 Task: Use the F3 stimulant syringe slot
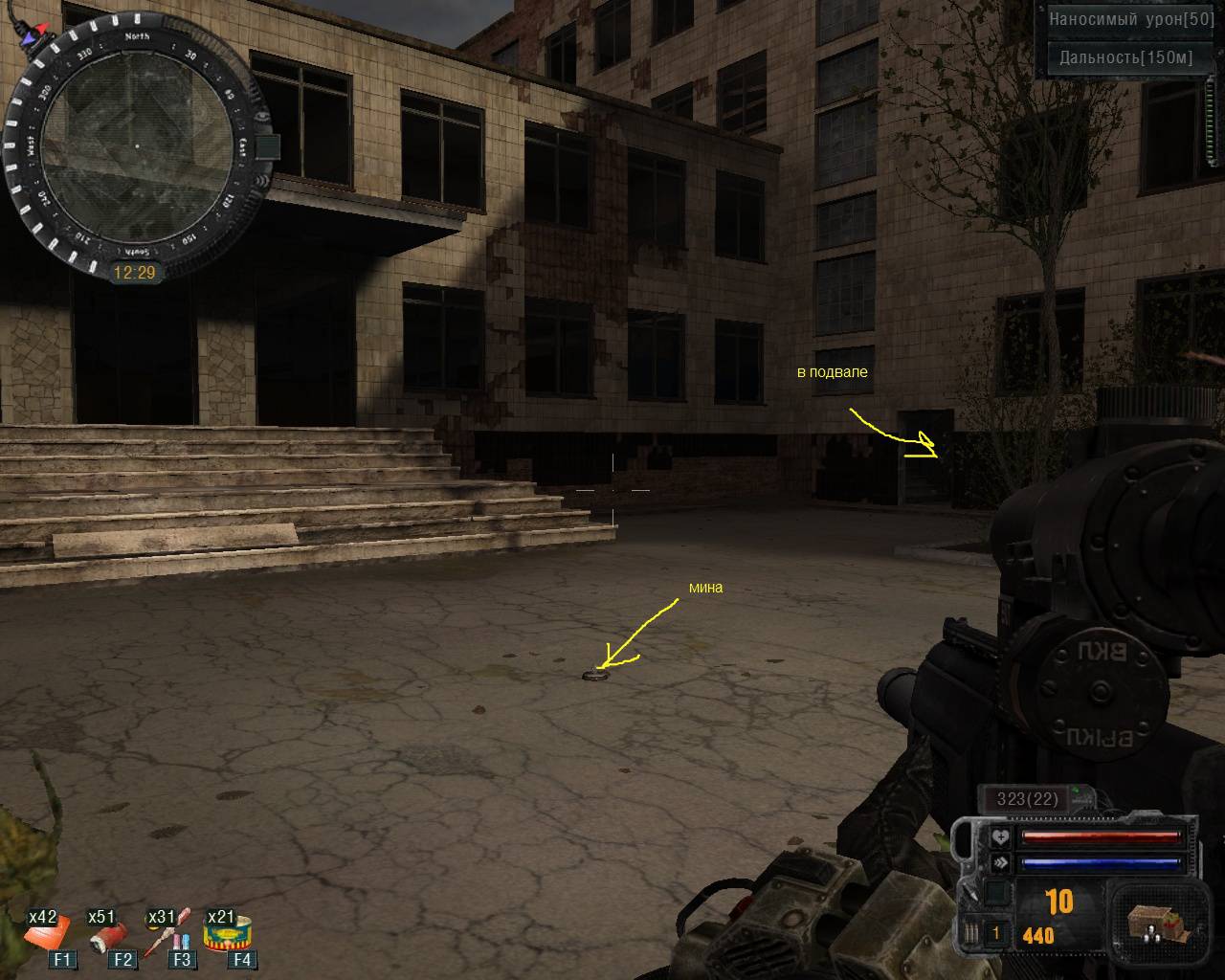click(167, 934)
